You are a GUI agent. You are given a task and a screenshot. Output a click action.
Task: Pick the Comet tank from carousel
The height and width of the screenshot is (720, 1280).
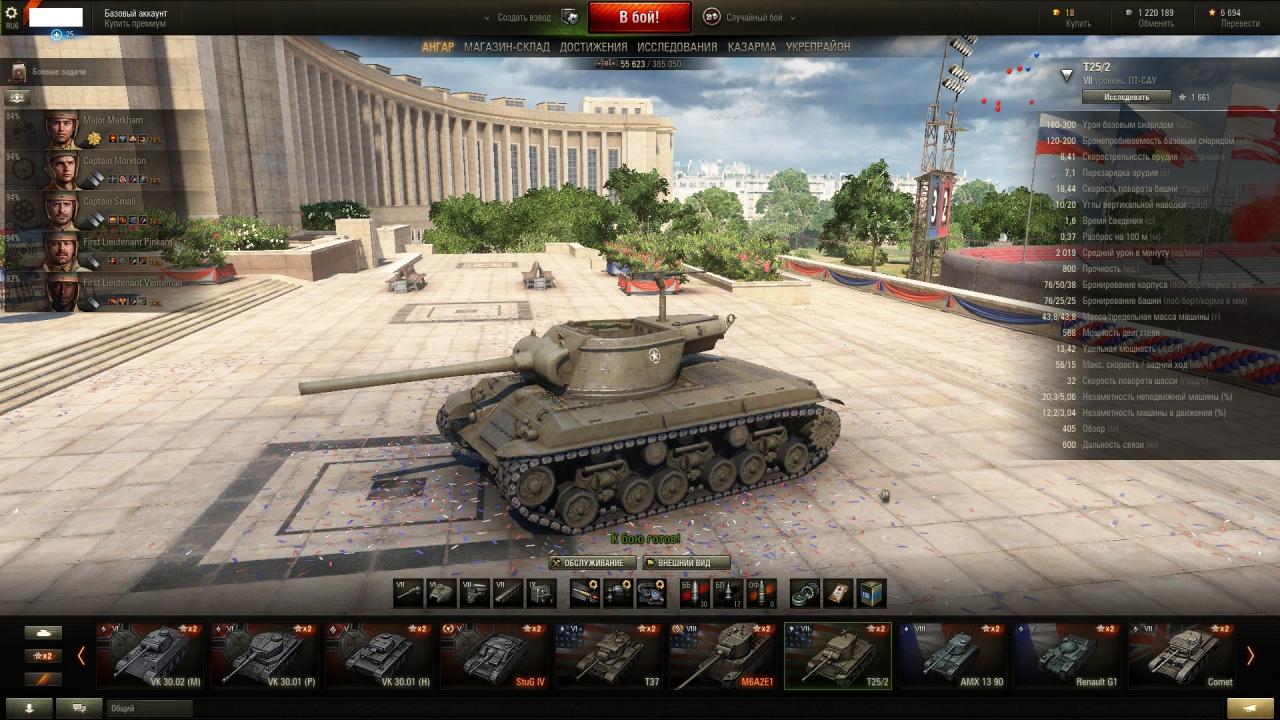point(1180,656)
